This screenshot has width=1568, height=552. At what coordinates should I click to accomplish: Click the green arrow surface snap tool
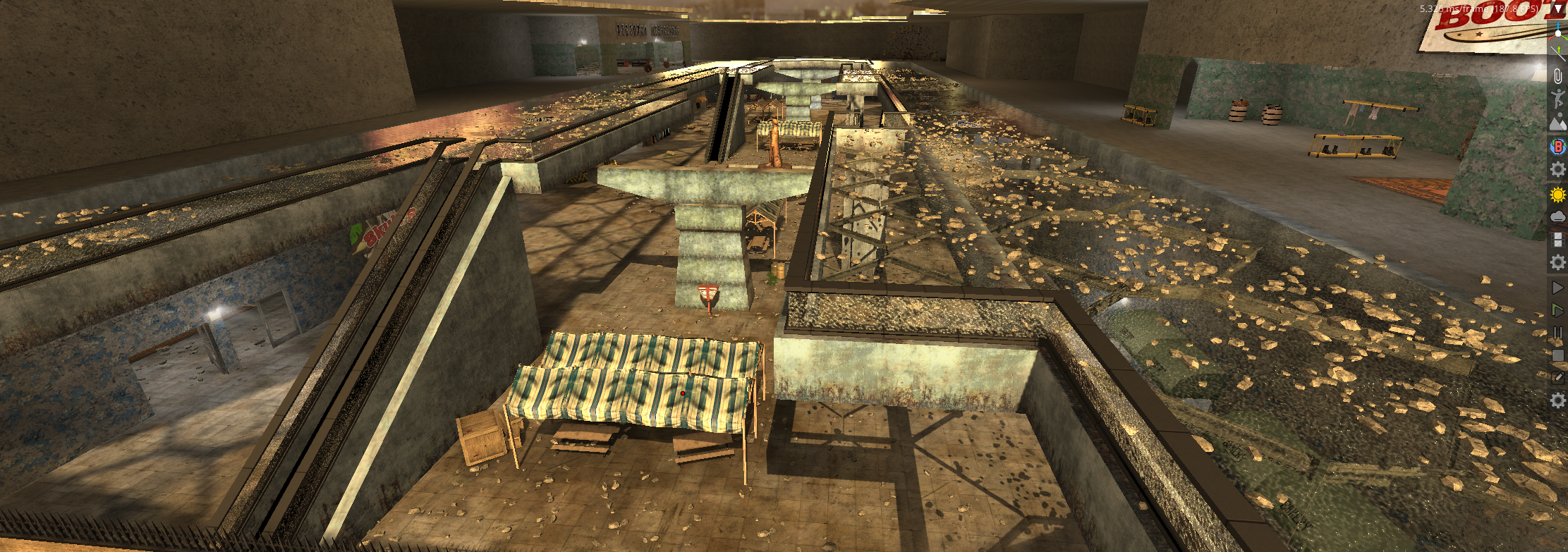tap(1558, 53)
